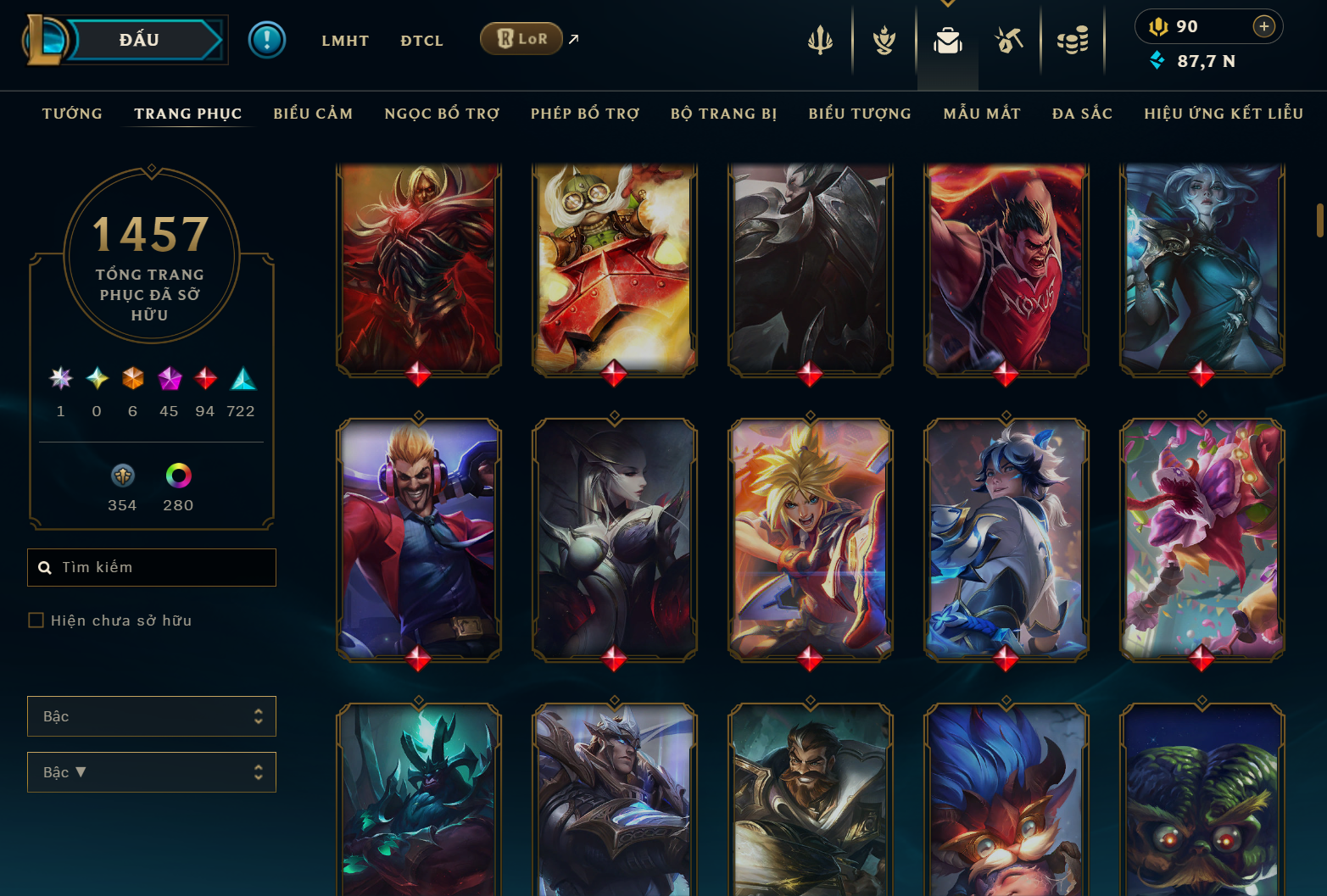The width and height of the screenshot is (1327, 896).
Task: Open the NGỌC BỔ TRỢ tab
Action: tap(442, 114)
